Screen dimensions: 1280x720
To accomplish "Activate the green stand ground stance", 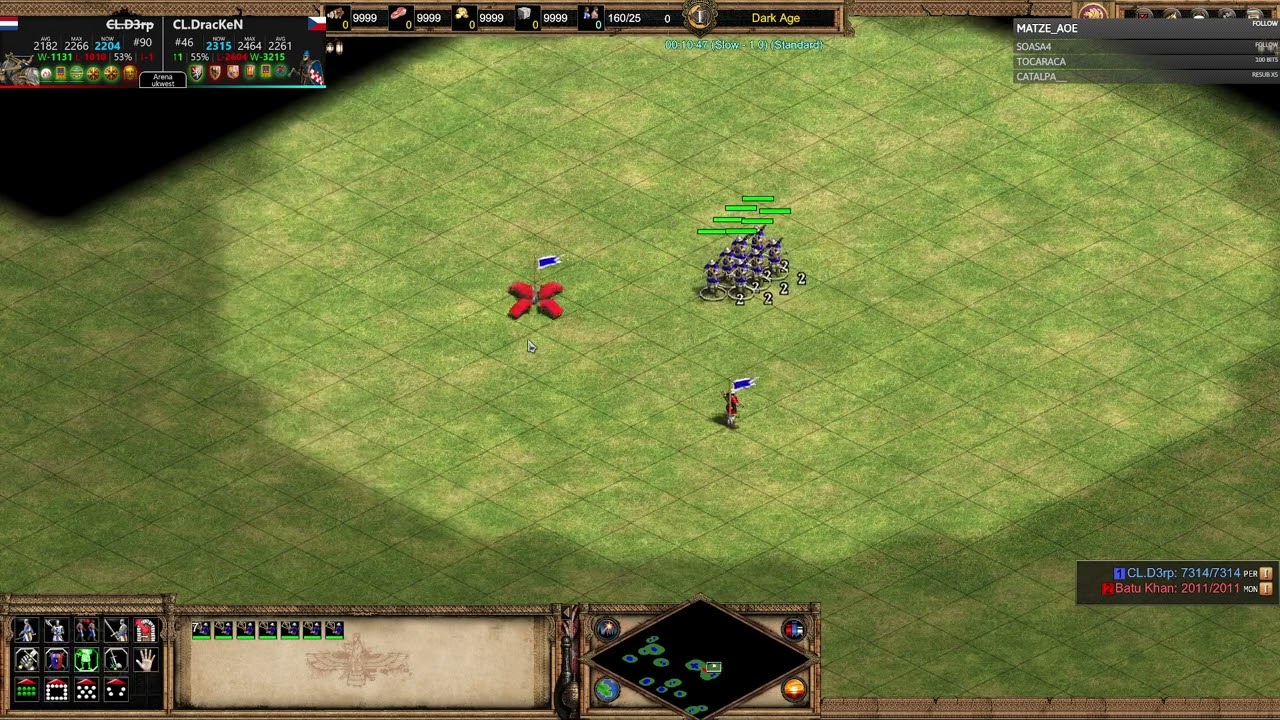I will pyautogui.click(x=86, y=660).
